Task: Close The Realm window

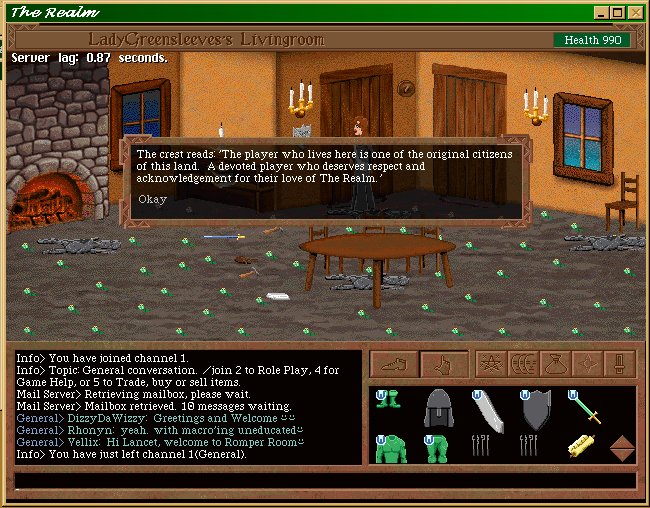Action: pyautogui.click(x=634, y=13)
